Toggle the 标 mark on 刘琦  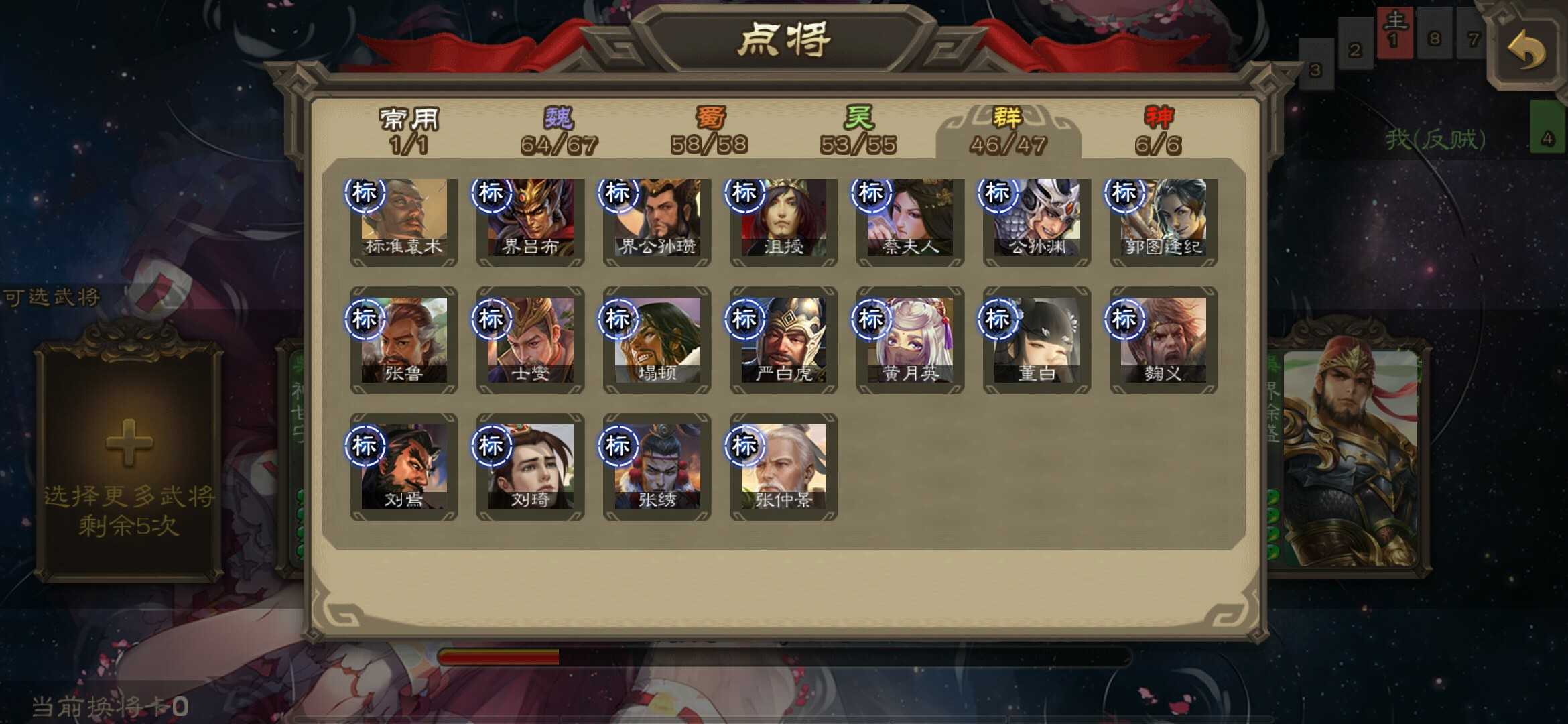pyautogui.click(x=494, y=444)
